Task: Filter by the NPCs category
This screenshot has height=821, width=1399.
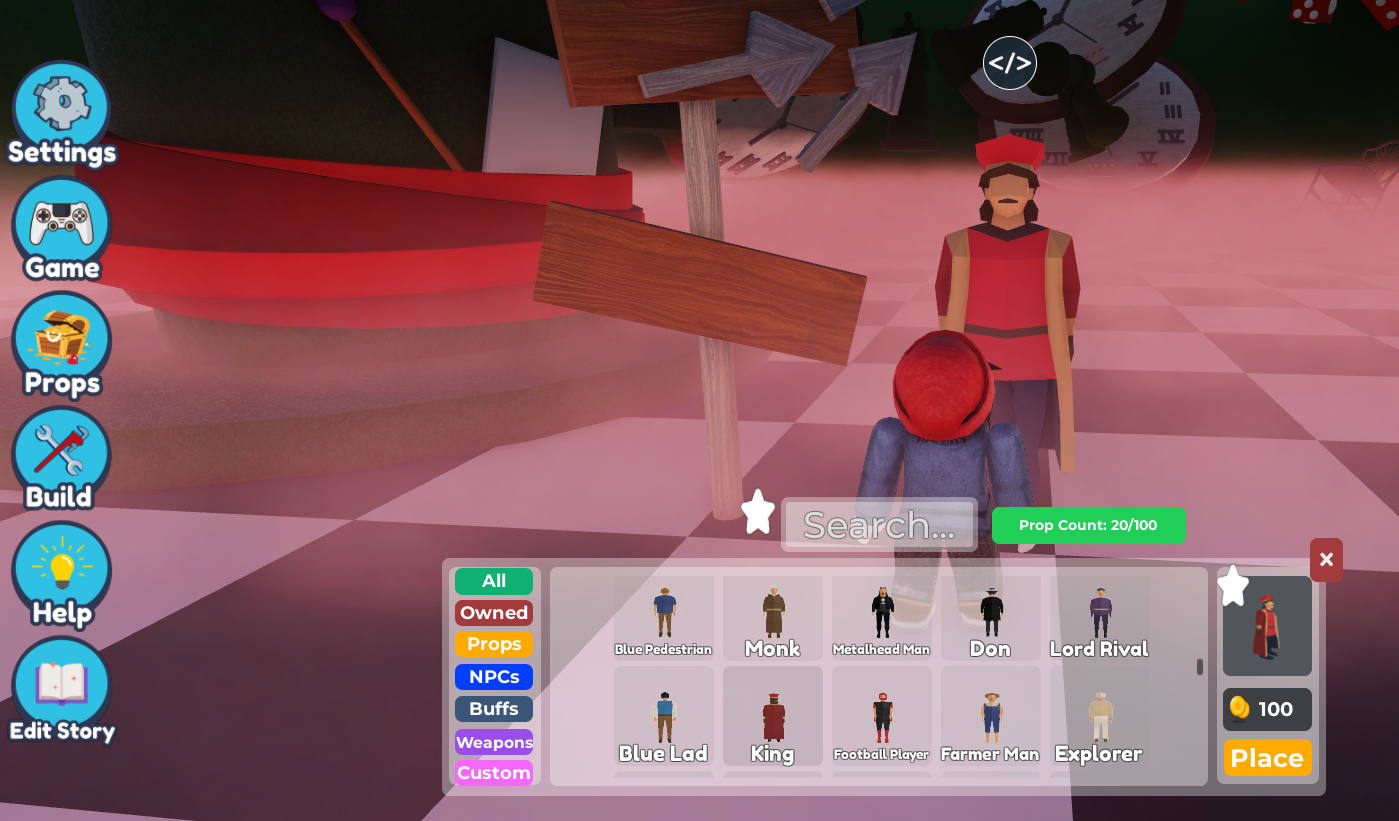Action: 494,677
